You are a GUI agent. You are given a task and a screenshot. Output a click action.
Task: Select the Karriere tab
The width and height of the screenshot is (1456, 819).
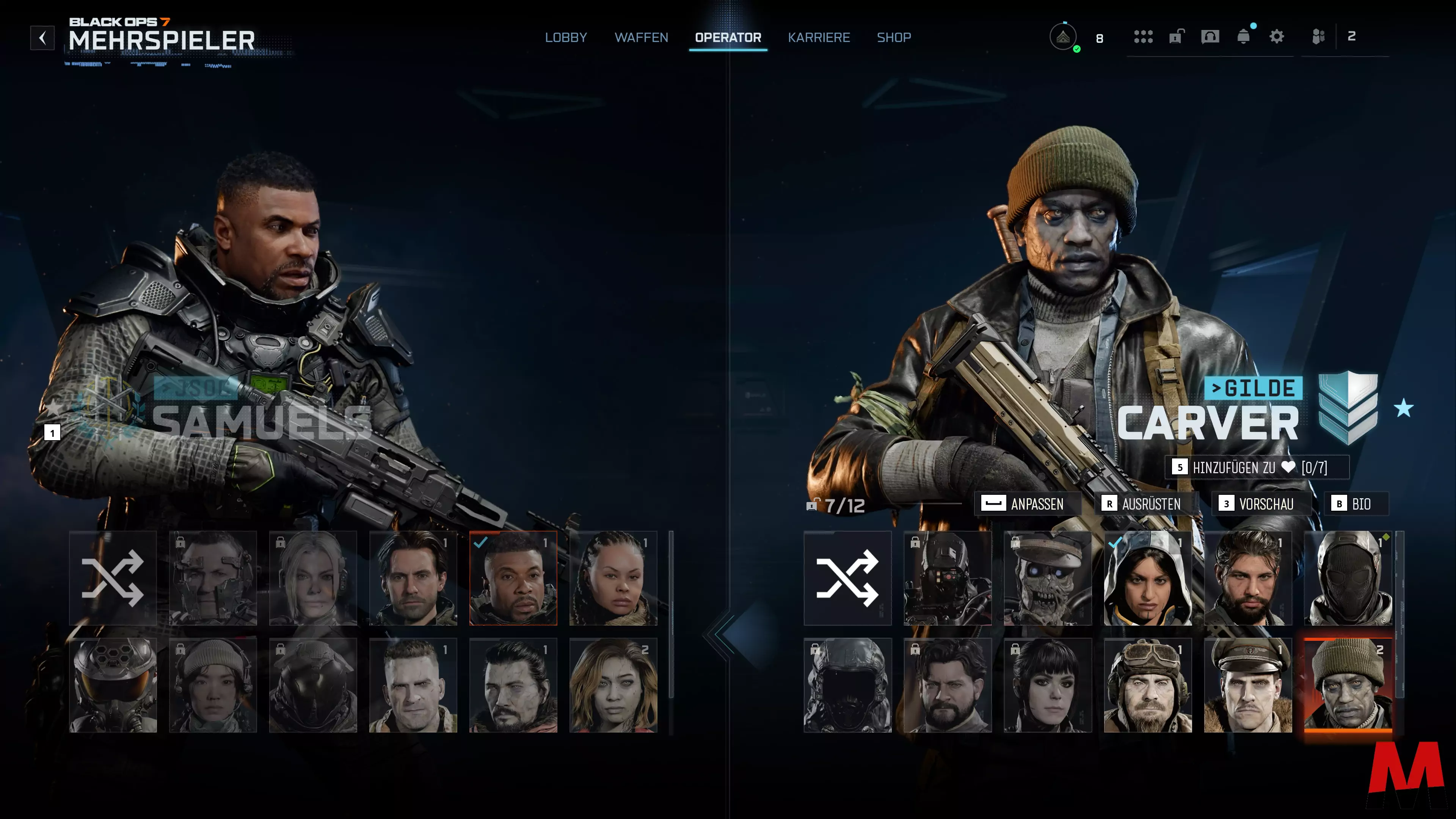pyautogui.click(x=819, y=37)
